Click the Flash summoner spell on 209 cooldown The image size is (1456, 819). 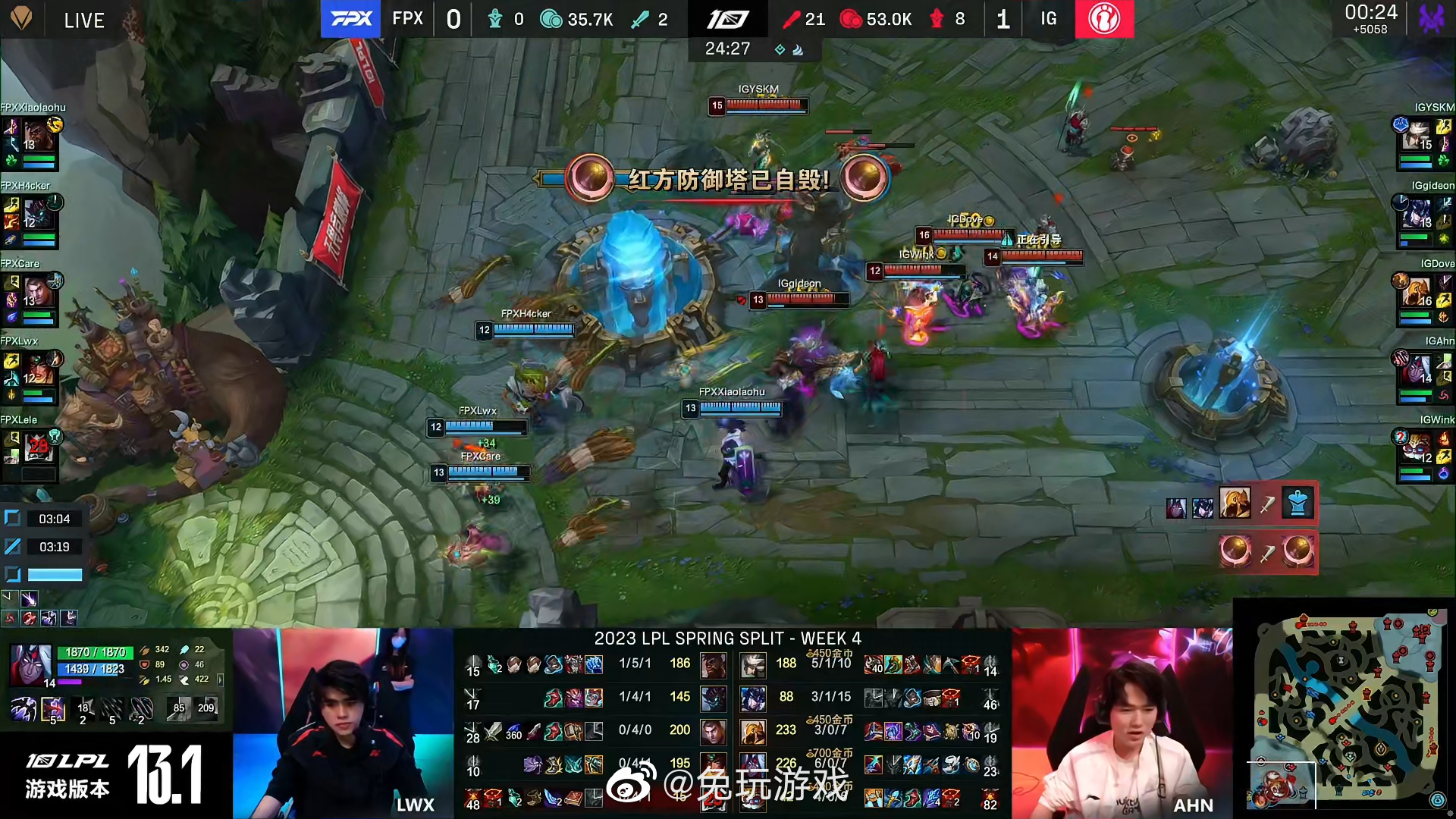(207, 708)
